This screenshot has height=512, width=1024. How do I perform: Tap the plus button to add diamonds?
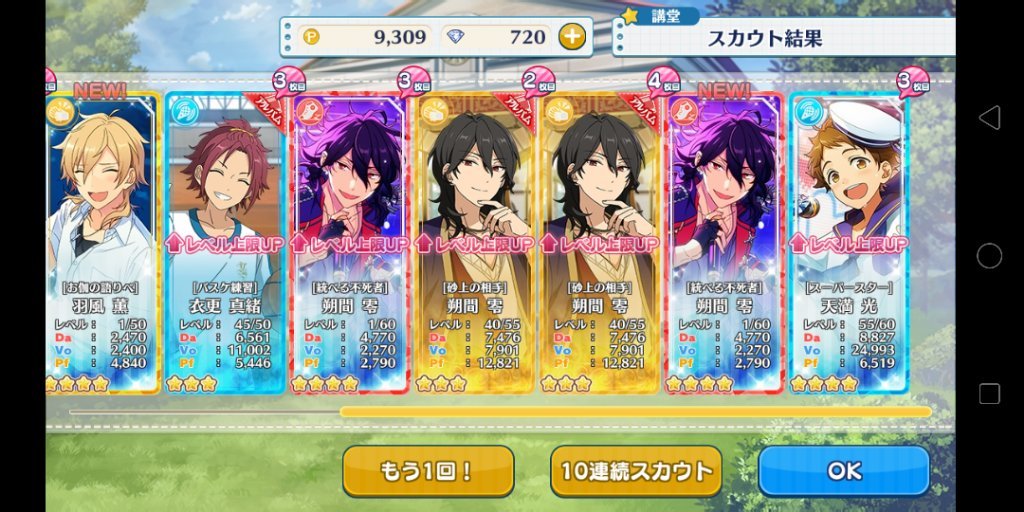(571, 38)
